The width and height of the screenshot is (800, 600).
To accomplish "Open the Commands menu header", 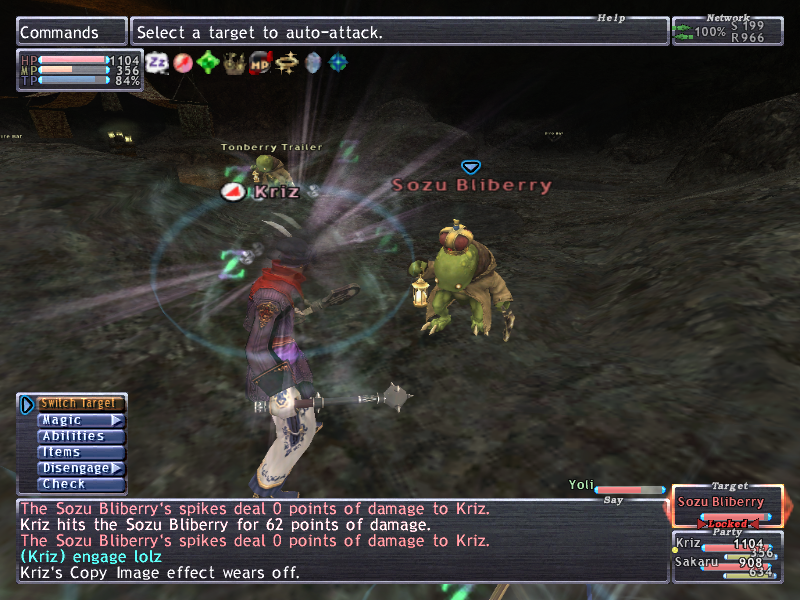I will point(72,32).
